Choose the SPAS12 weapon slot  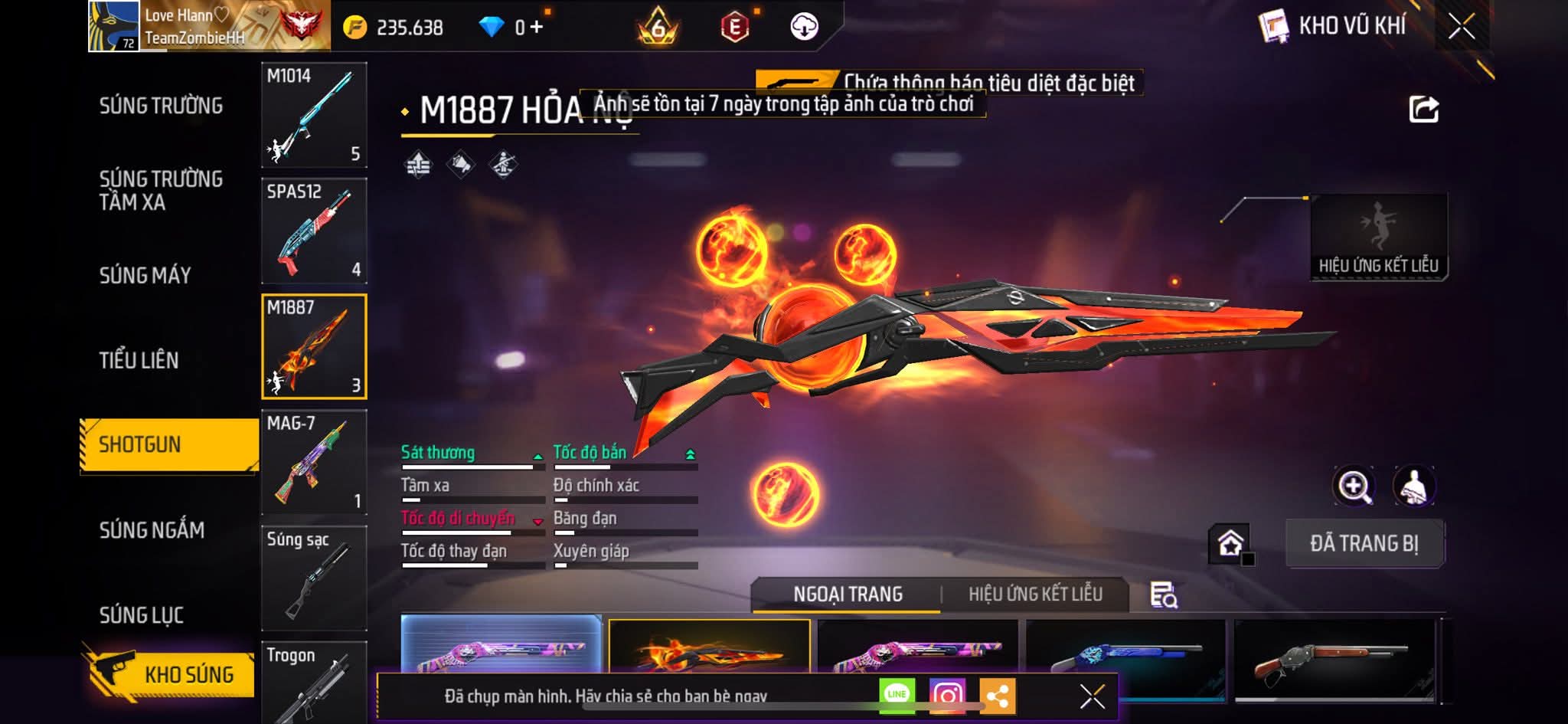pyautogui.click(x=314, y=231)
